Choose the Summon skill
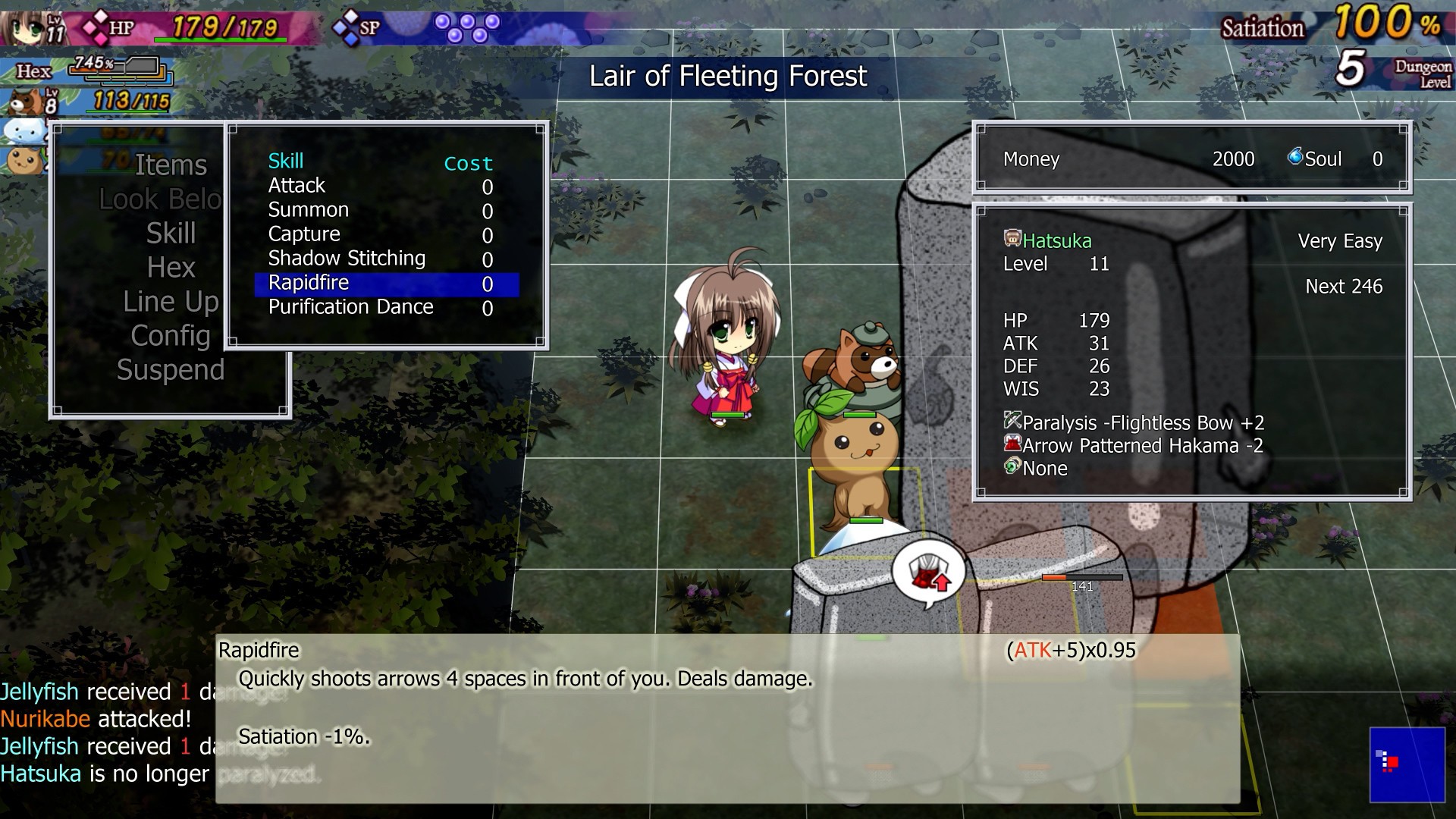 tap(308, 210)
